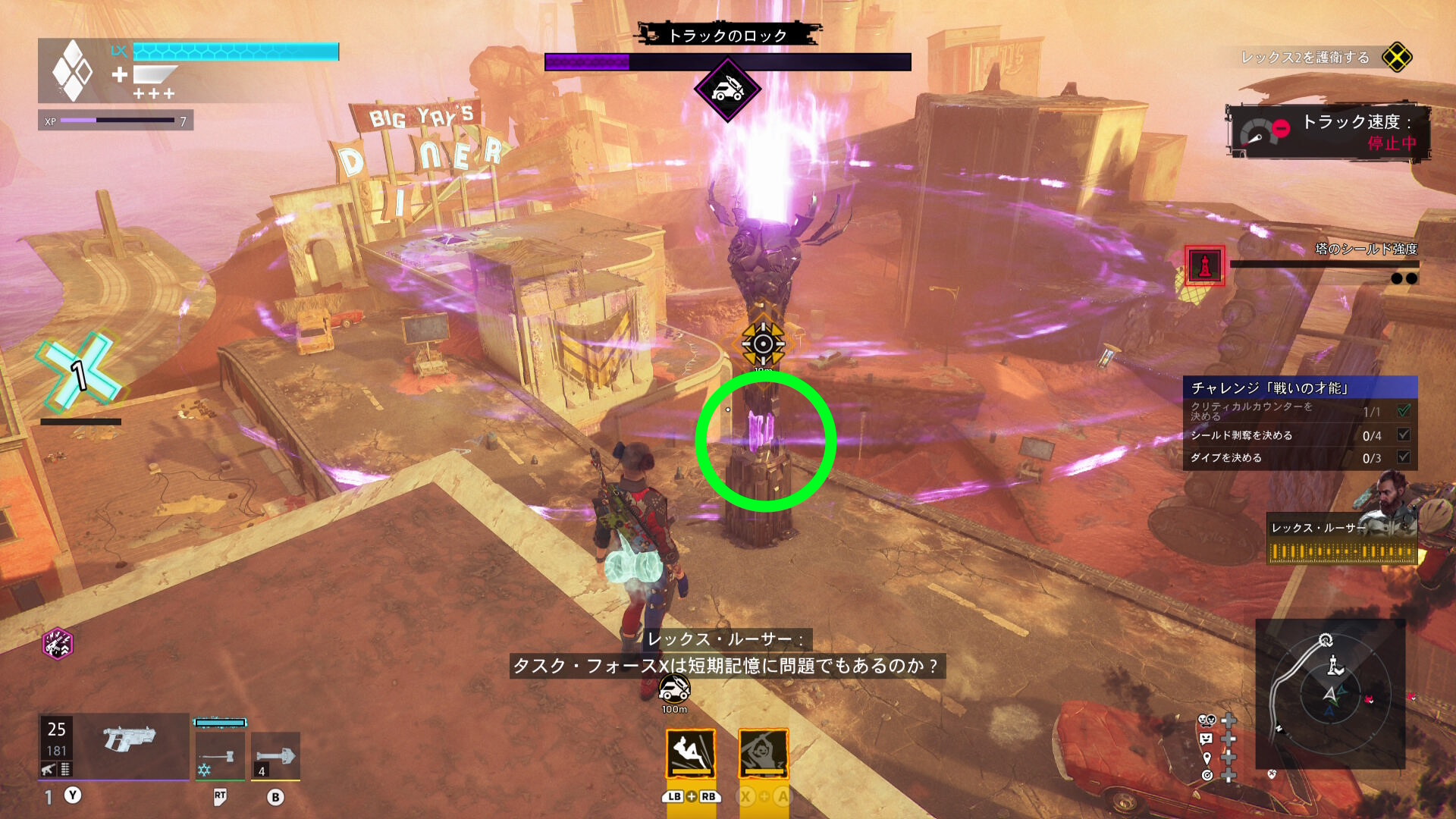
Task: Click the orange crosshair target marker
Action: 763,344
